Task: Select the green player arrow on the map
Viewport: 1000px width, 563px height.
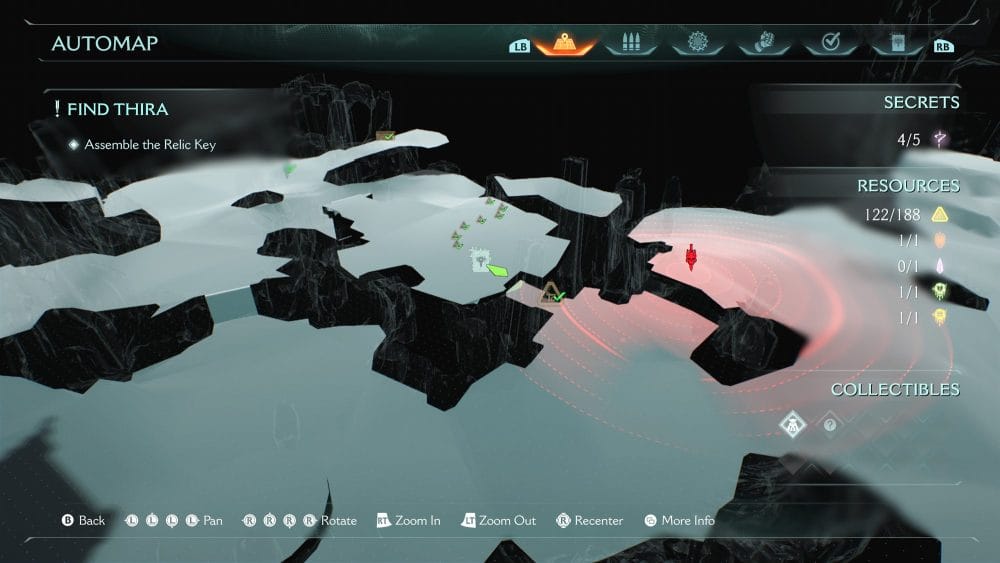Action: click(497, 269)
